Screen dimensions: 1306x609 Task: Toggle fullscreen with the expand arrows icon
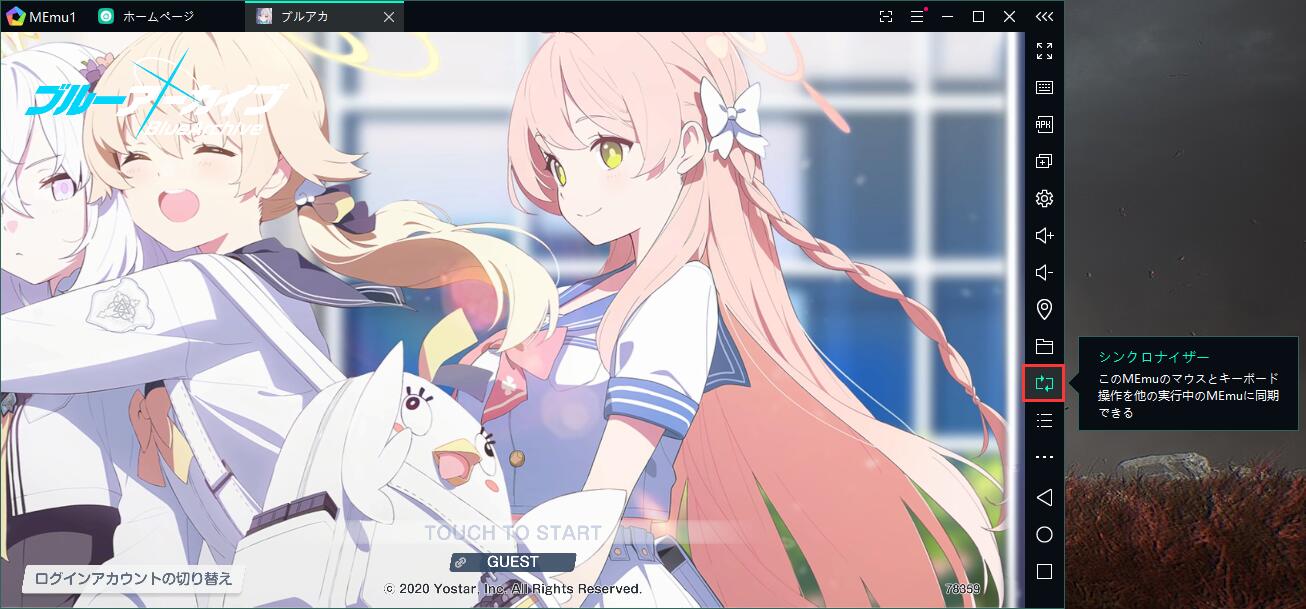point(1044,51)
